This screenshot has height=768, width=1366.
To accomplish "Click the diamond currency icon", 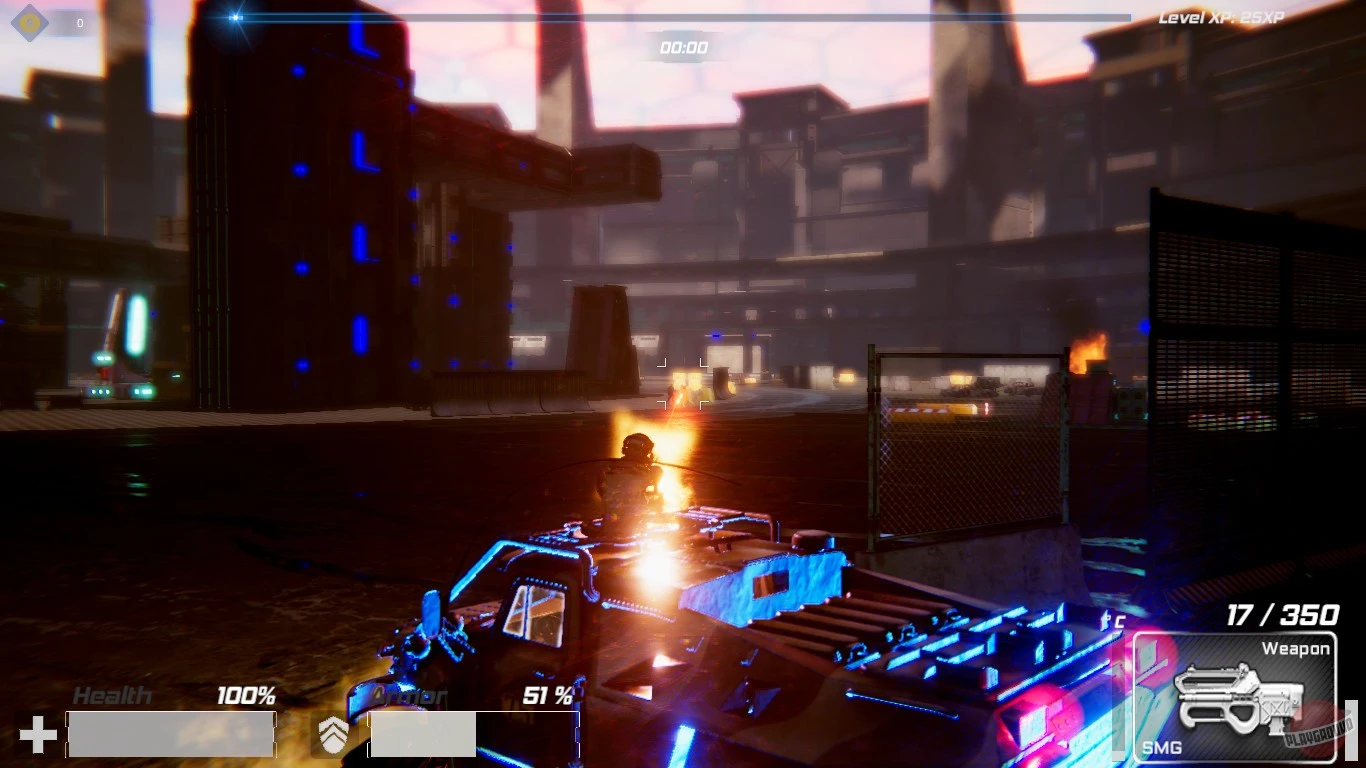I will pyautogui.click(x=28, y=22).
